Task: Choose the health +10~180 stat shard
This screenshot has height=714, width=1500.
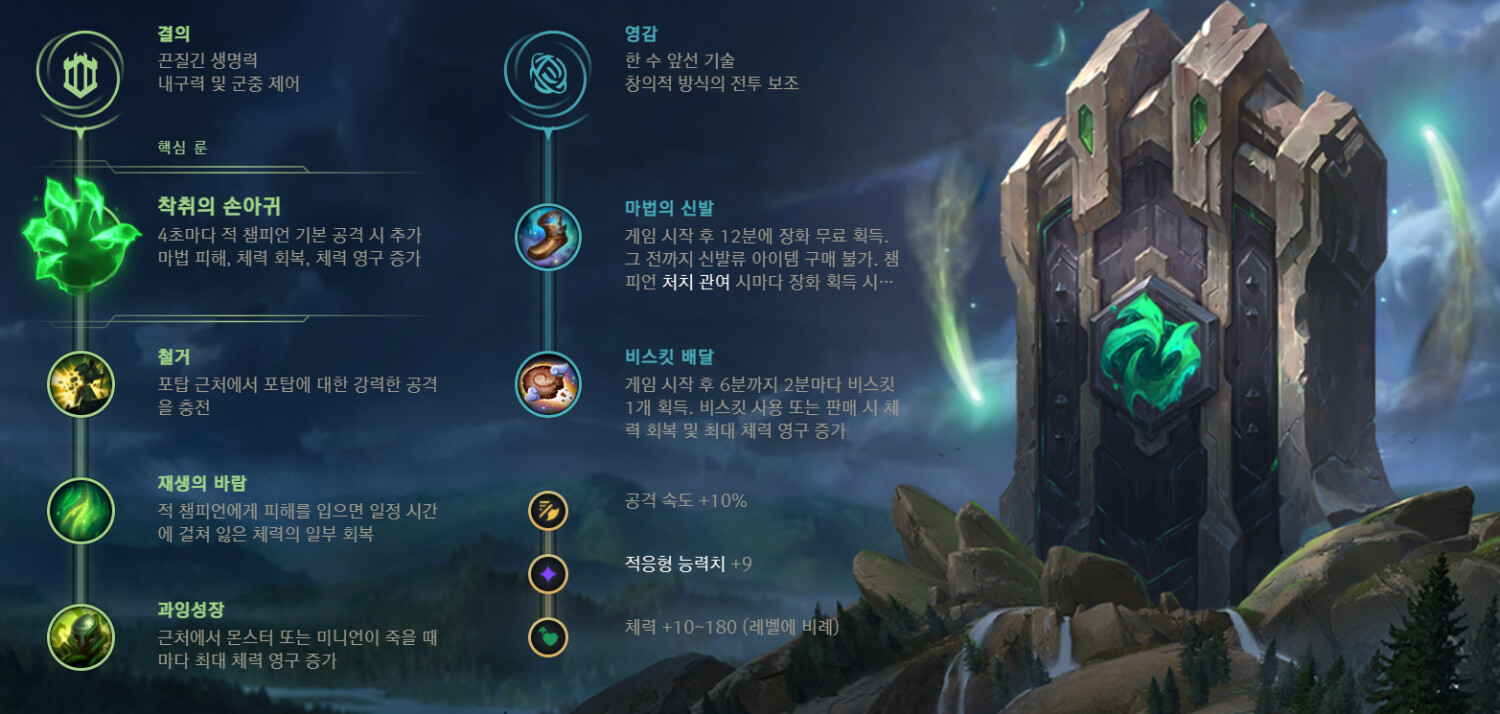Action: click(548, 637)
